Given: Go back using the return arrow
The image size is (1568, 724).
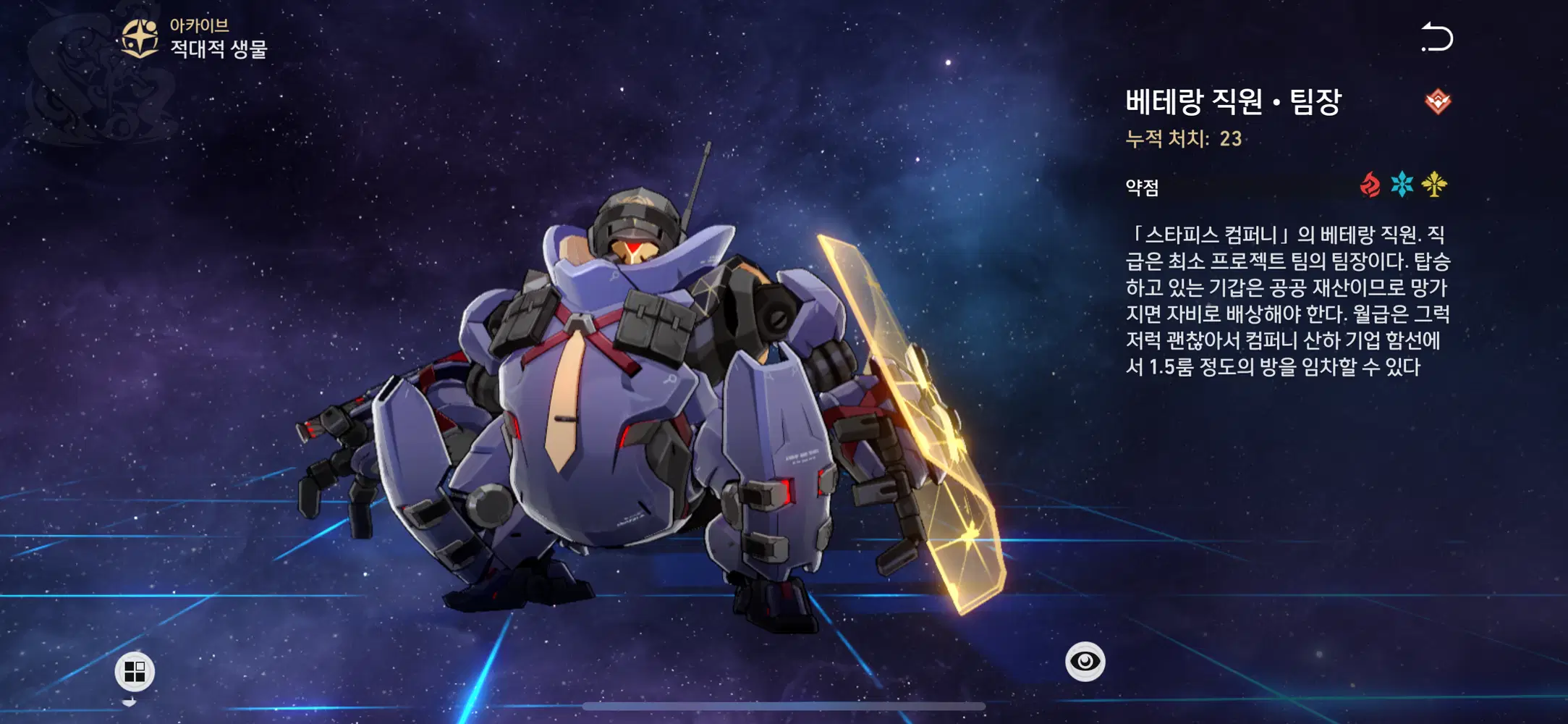Looking at the screenshot, I should pyautogui.click(x=1437, y=38).
